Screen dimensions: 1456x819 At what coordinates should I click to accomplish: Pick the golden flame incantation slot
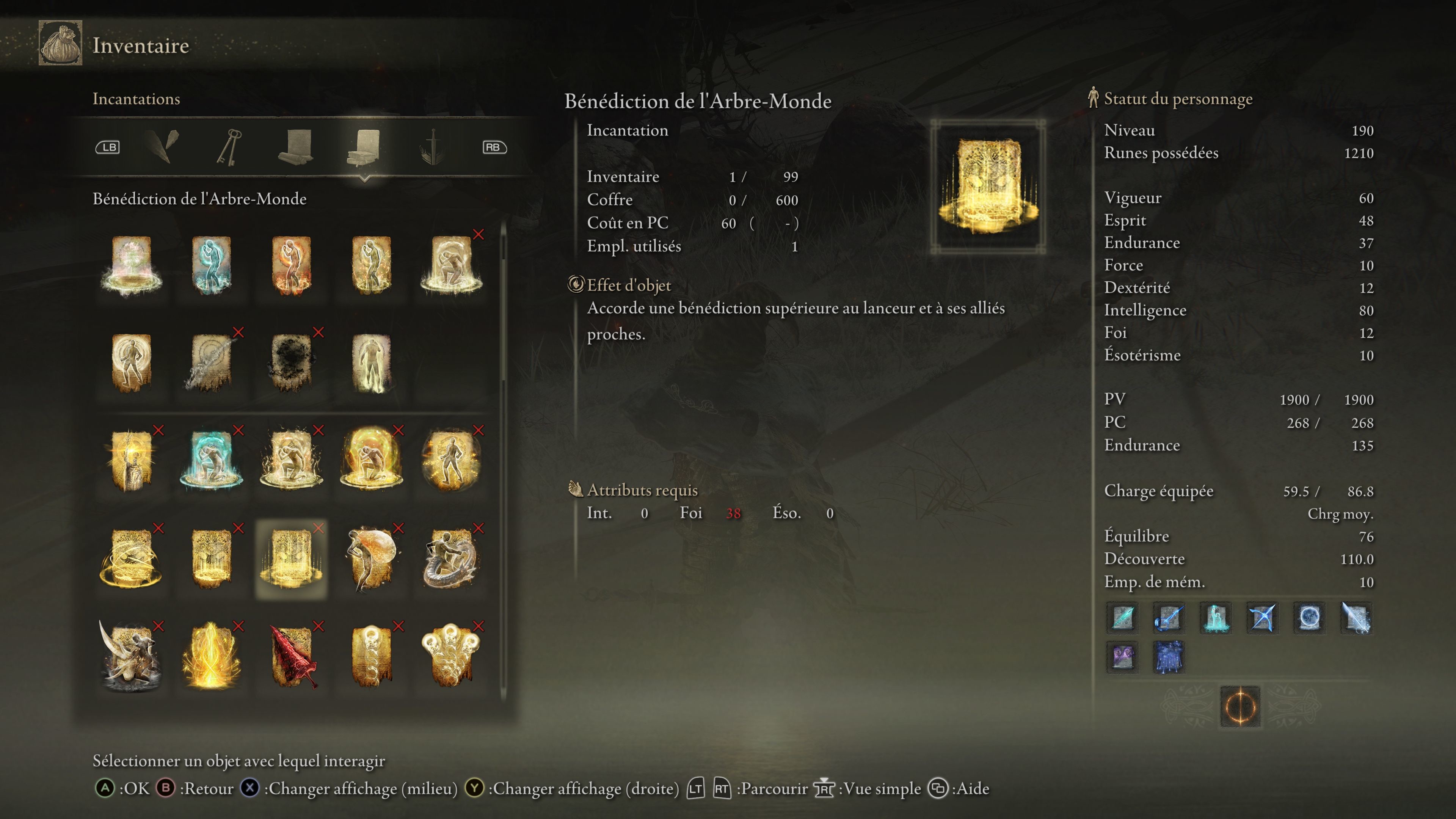[211, 657]
